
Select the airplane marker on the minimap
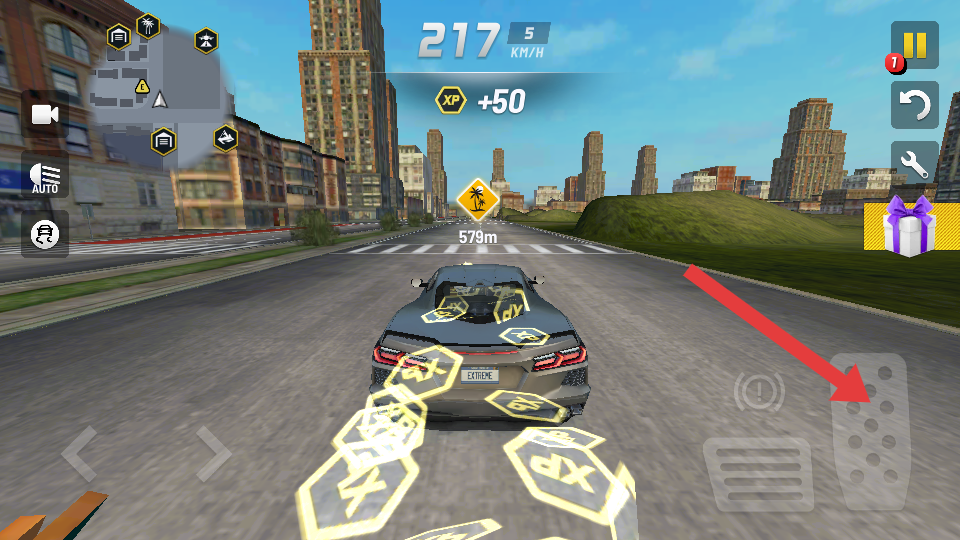tap(206, 41)
